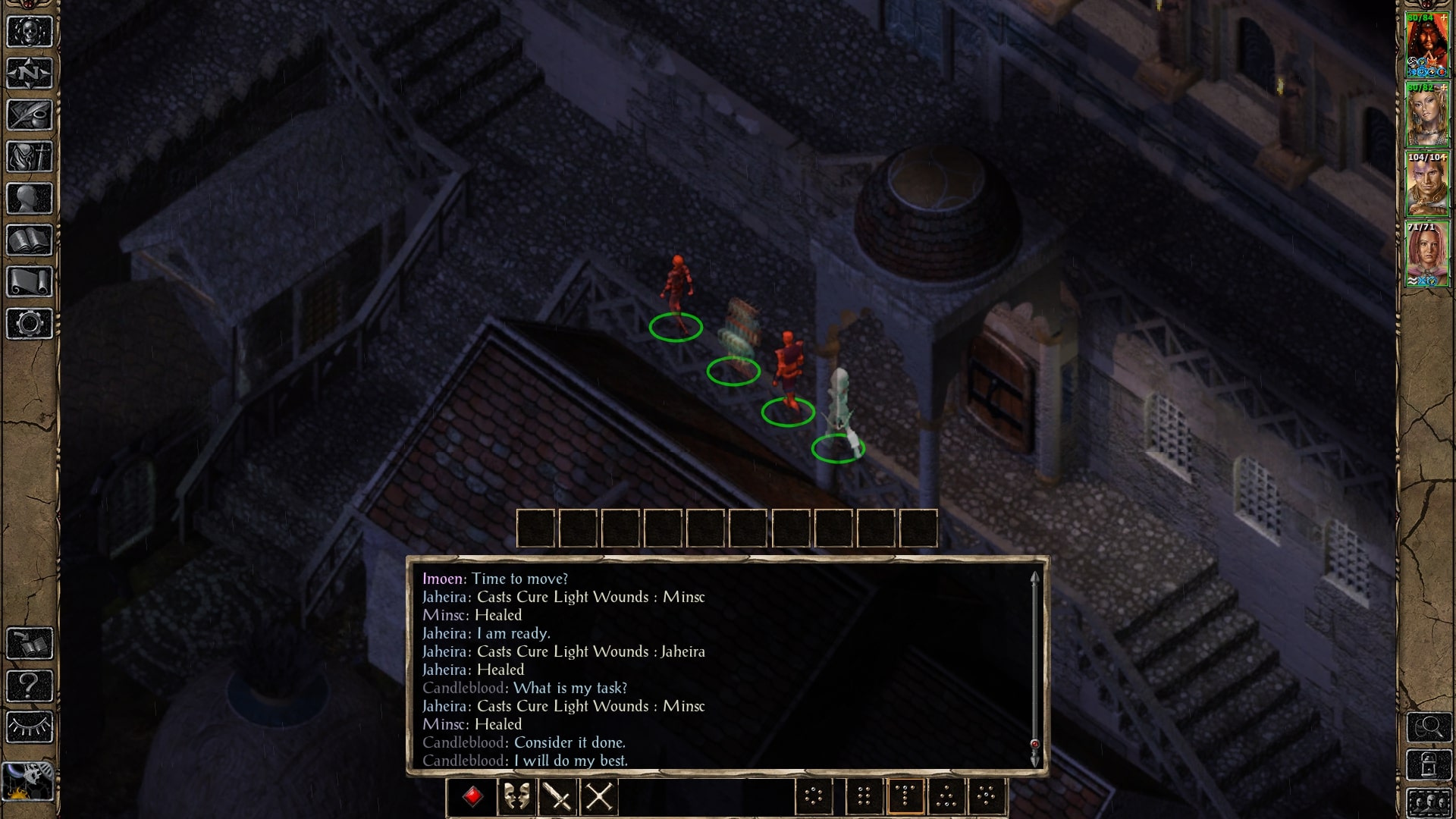Viewport: 1456px width, 819px height.
Task: Click the red gem action button
Action: [x=475, y=797]
